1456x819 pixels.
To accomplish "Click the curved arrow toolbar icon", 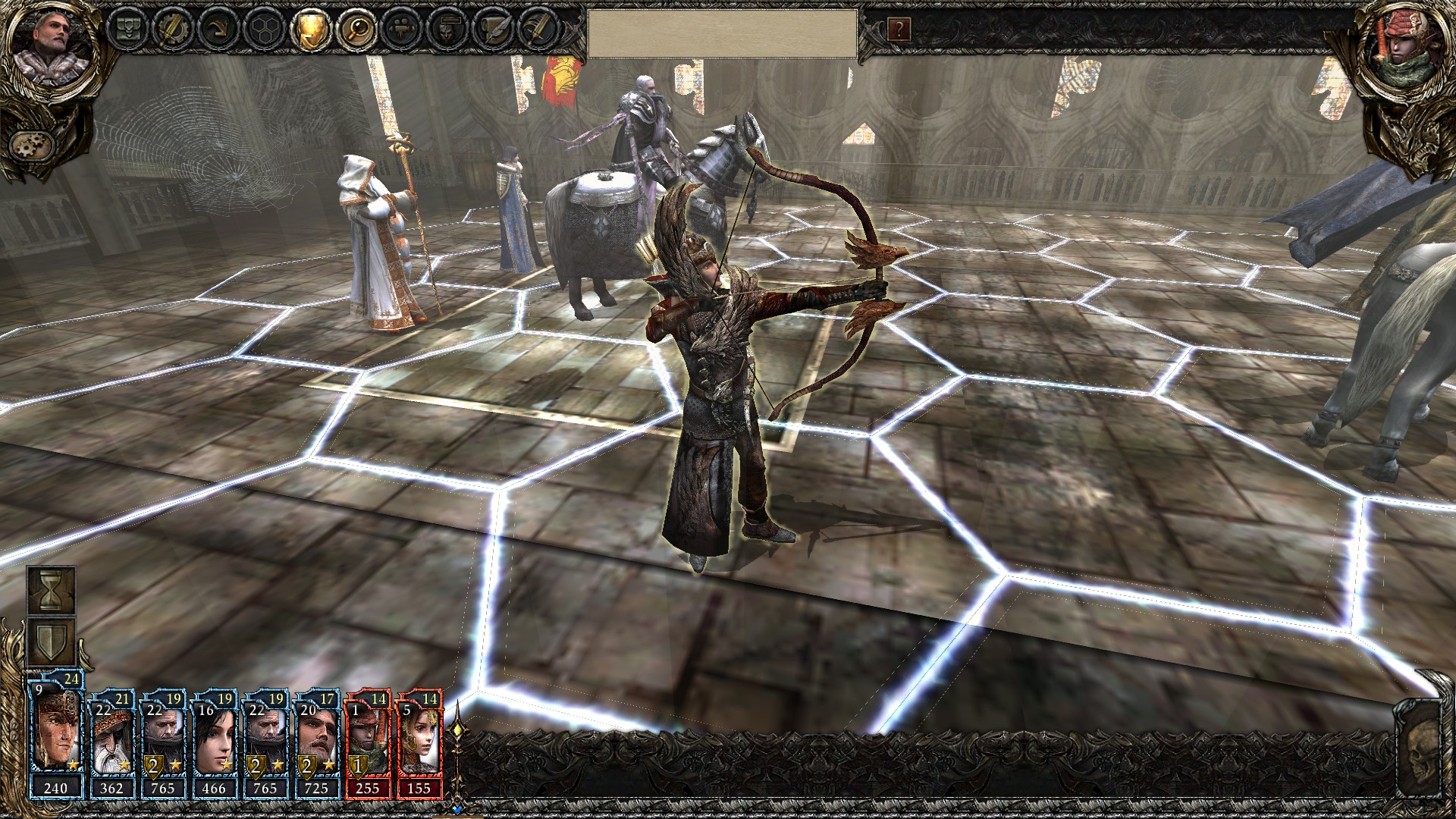I will click(218, 29).
